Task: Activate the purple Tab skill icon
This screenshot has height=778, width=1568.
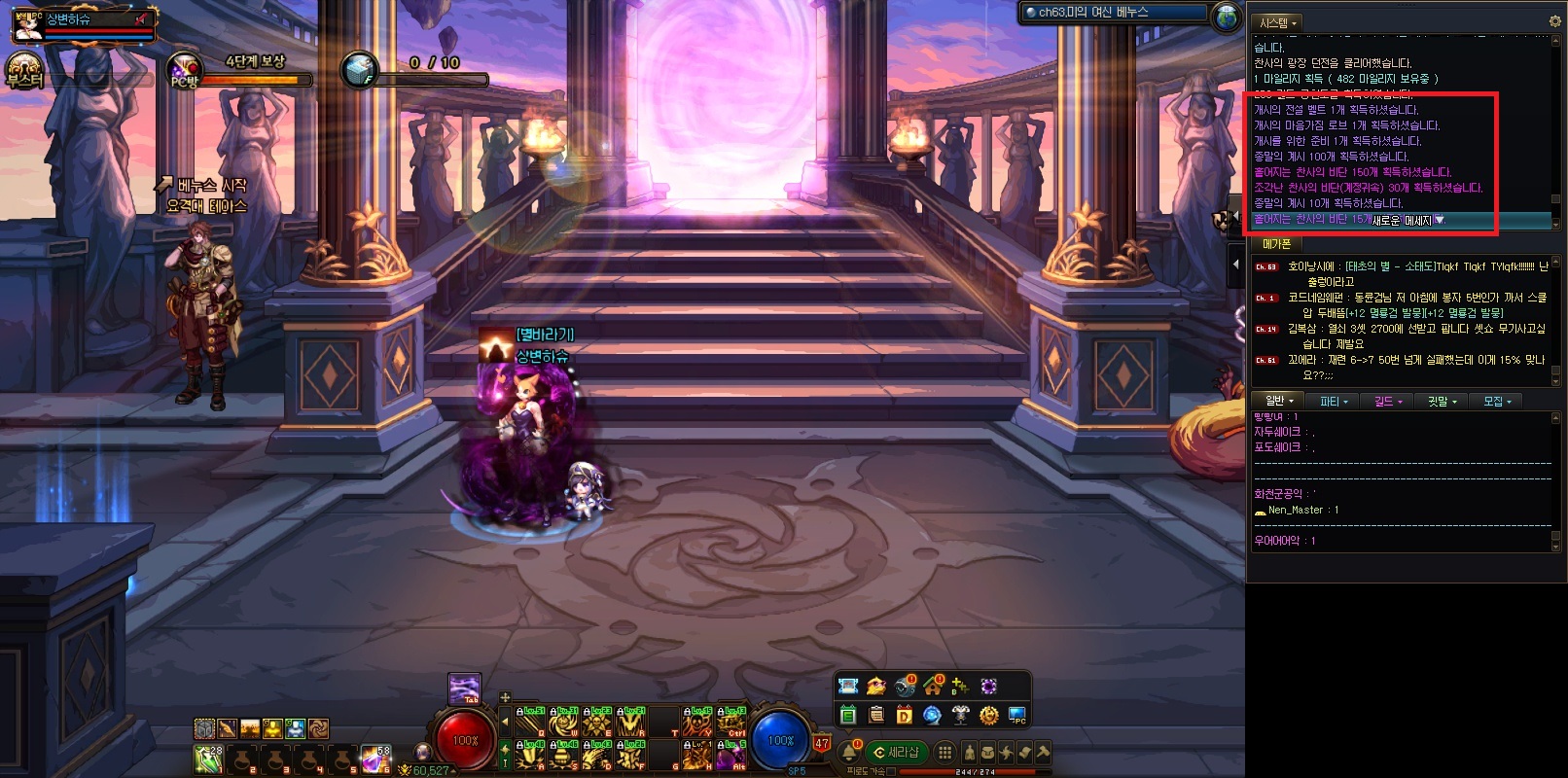Action: tap(464, 689)
